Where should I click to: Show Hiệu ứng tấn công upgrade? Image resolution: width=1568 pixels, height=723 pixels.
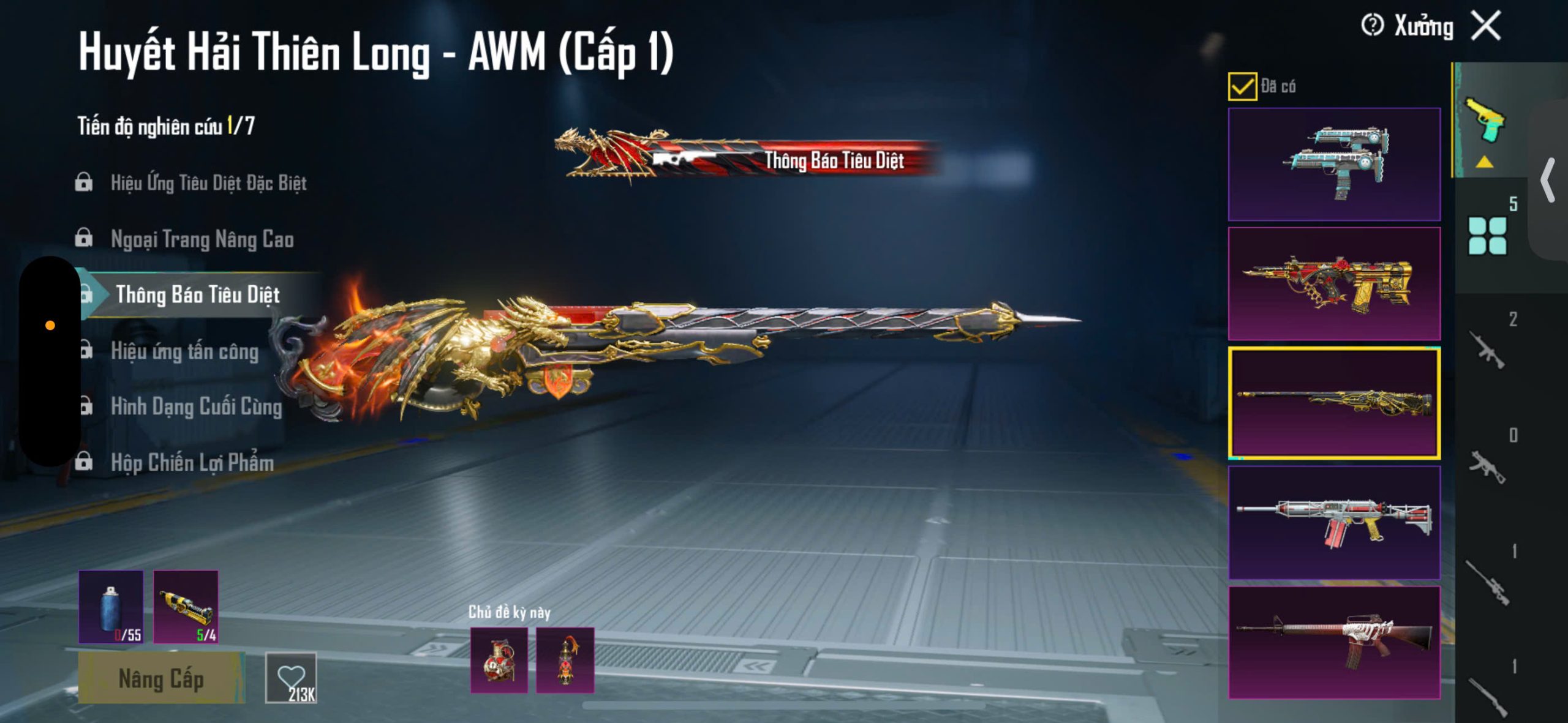coord(184,351)
